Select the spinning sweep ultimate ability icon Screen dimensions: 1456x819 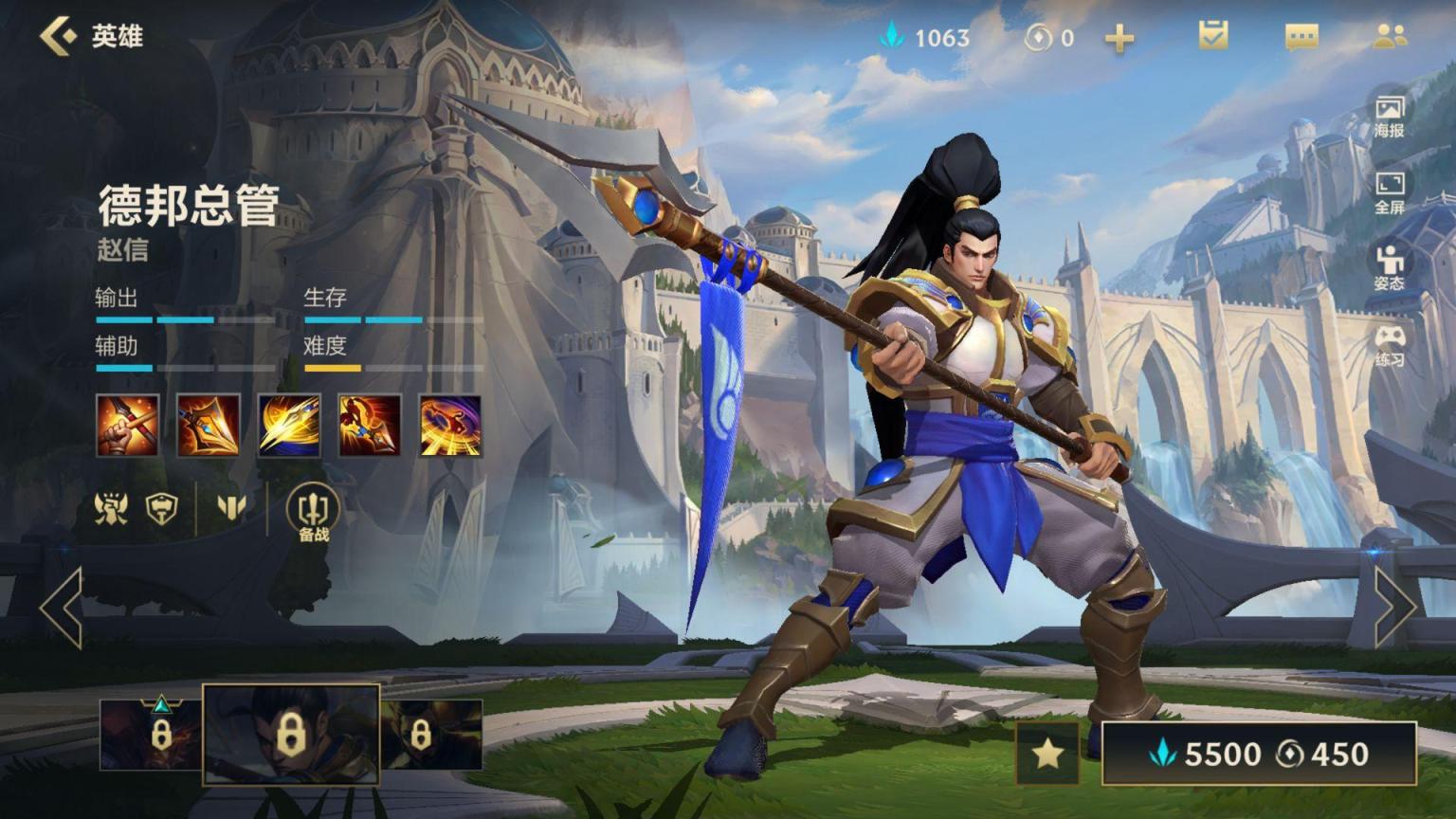click(450, 426)
